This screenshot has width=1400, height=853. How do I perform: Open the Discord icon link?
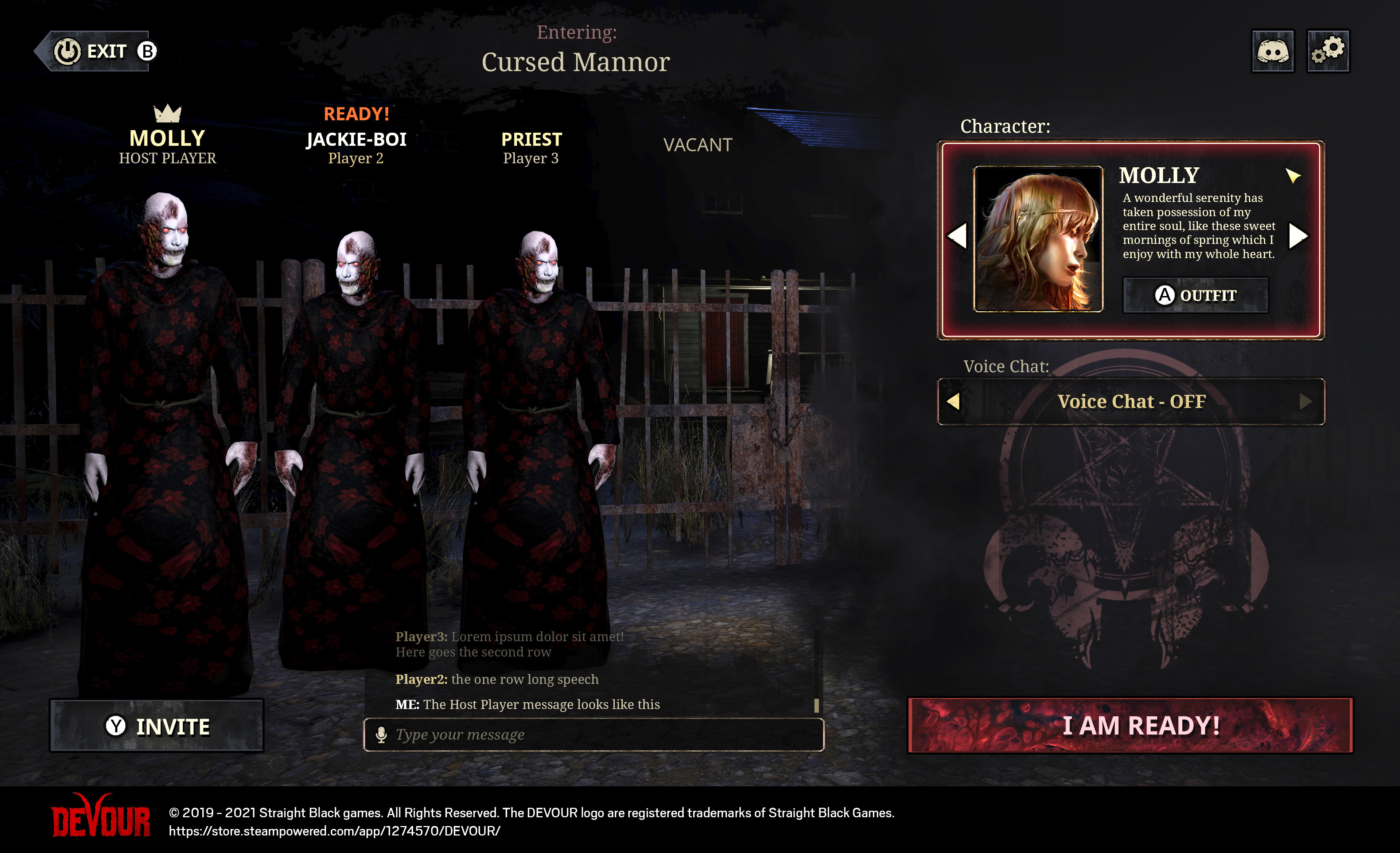coord(1273,51)
